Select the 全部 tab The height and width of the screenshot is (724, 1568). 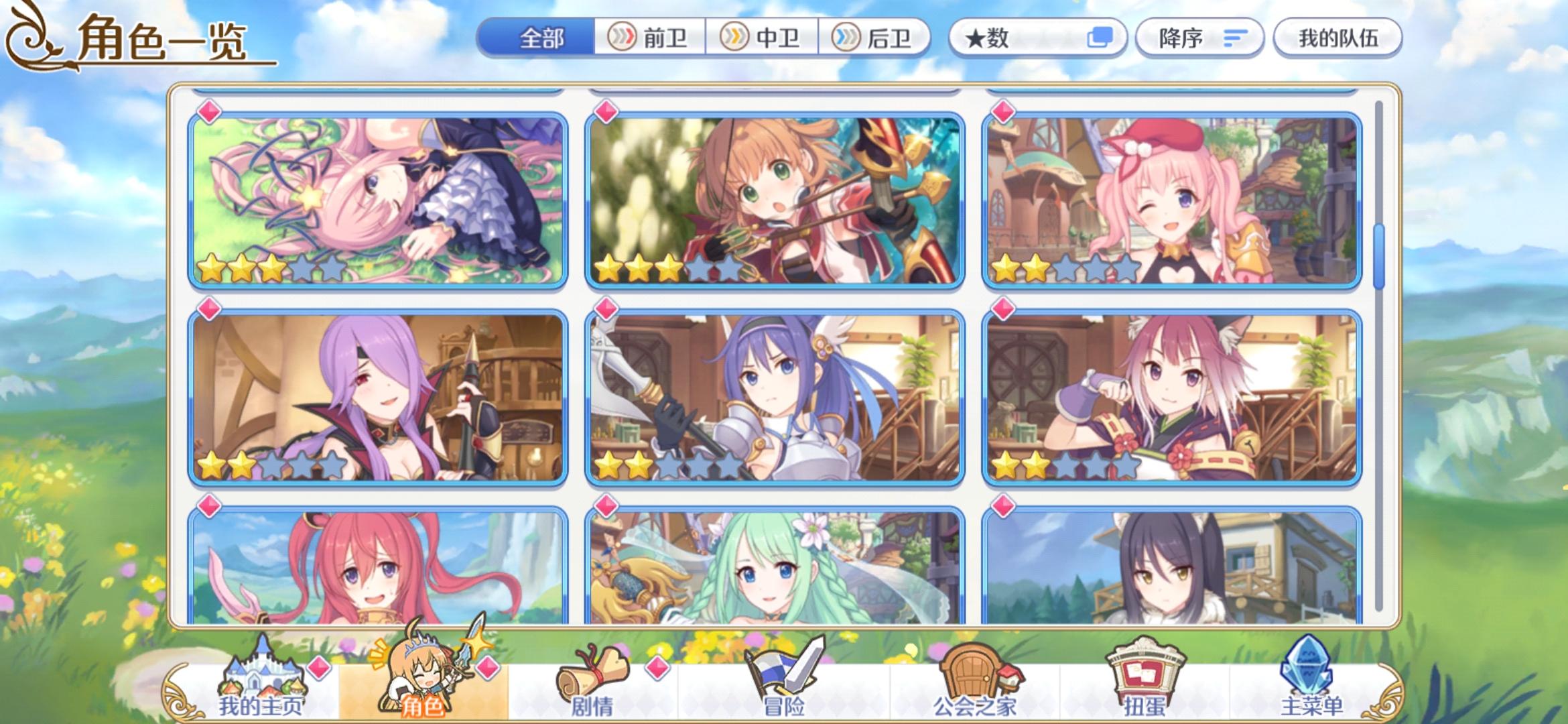544,38
